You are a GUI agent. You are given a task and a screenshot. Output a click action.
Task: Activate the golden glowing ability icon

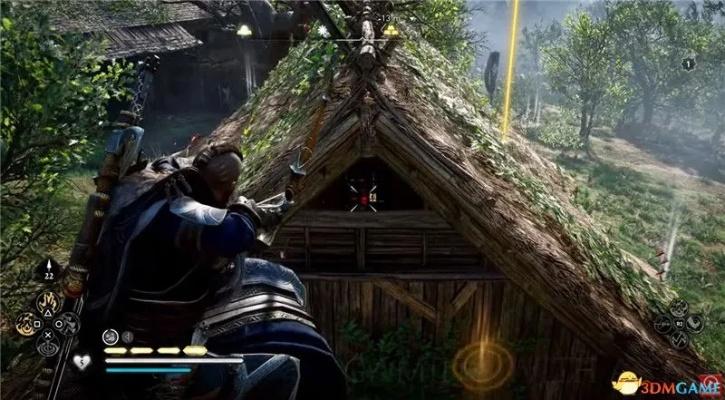tap(26, 323)
